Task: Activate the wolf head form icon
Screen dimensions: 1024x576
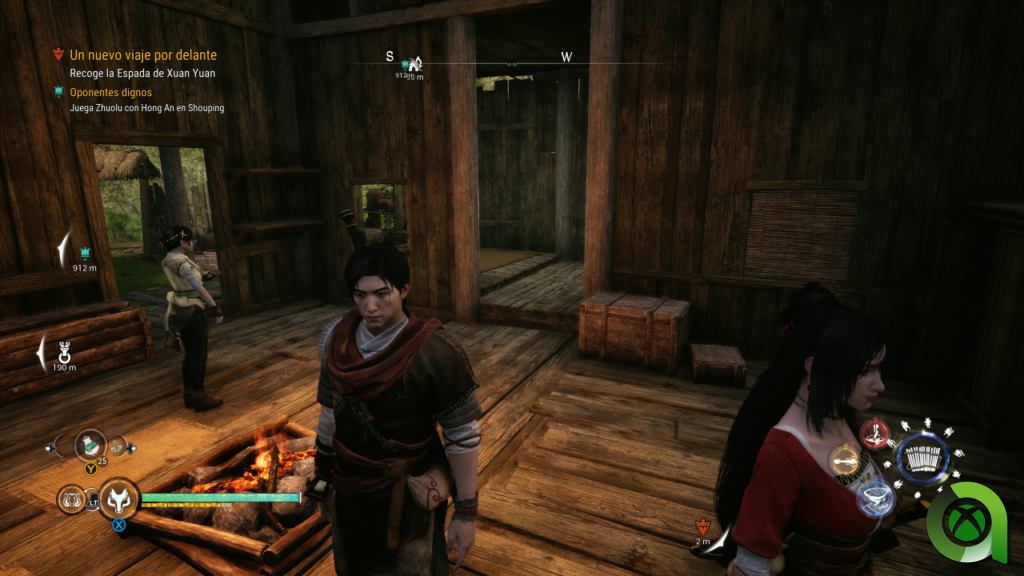Action: pyautogui.click(x=118, y=497)
